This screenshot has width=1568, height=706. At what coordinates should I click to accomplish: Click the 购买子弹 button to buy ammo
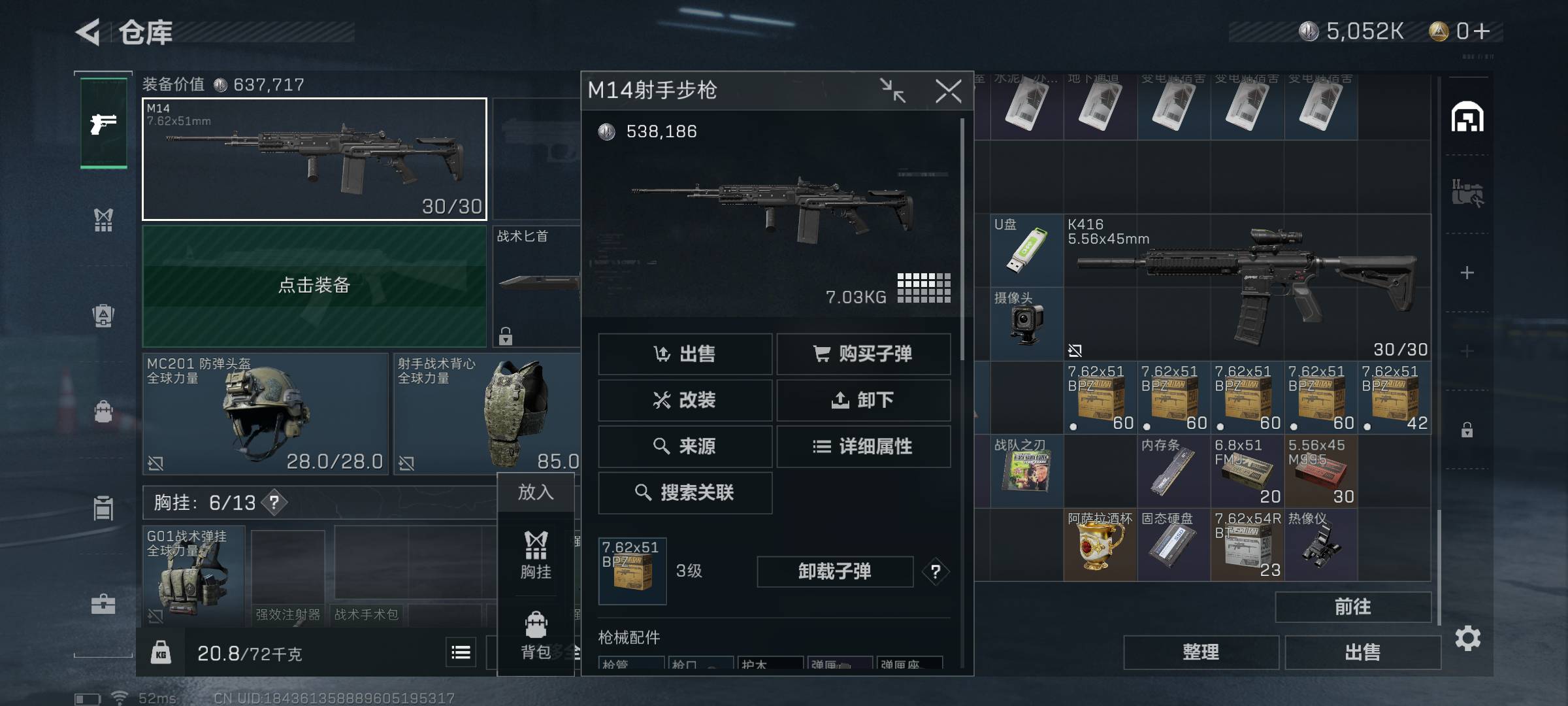coord(864,354)
